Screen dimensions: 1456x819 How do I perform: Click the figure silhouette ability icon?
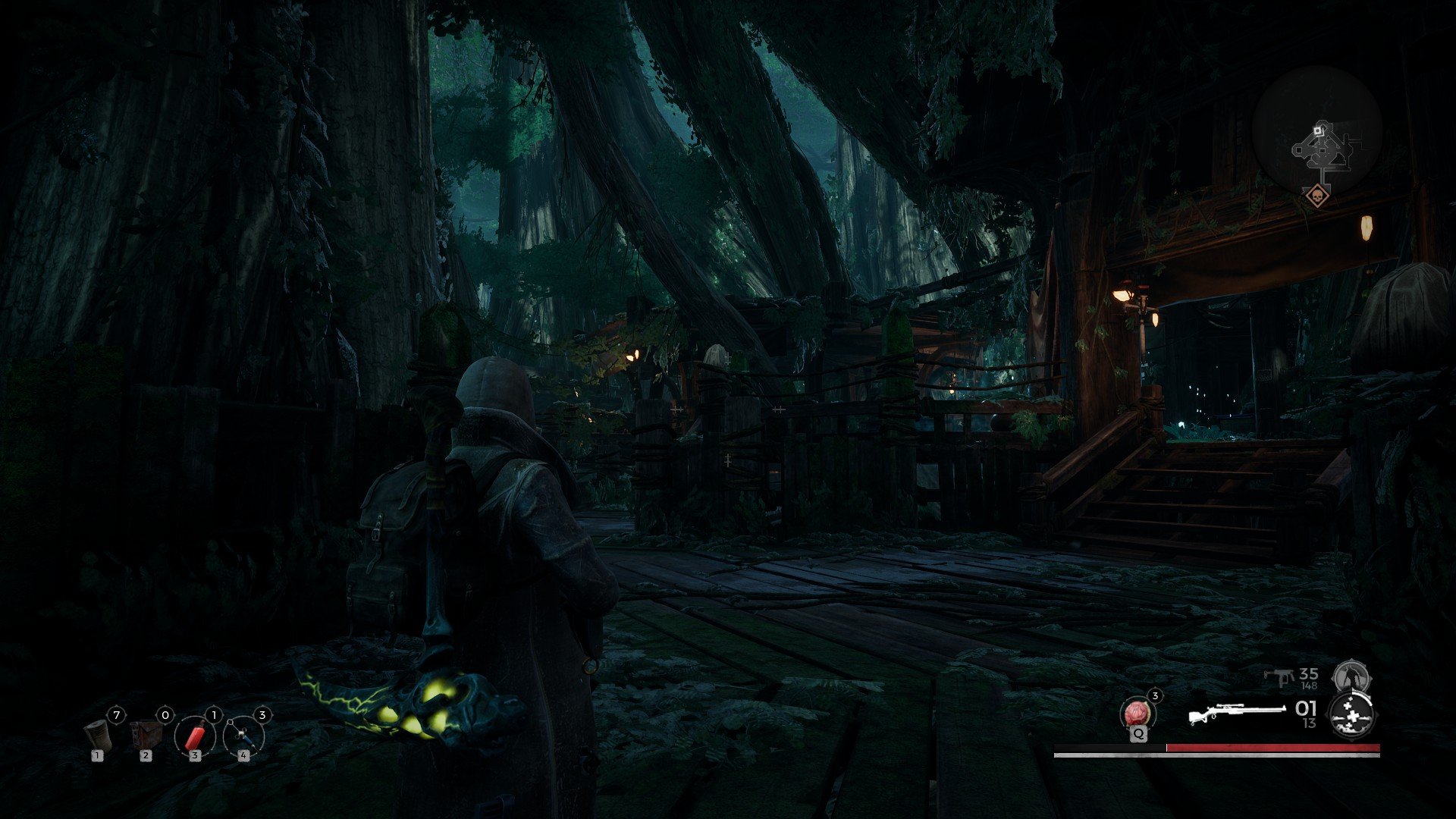[x=1350, y=676]
